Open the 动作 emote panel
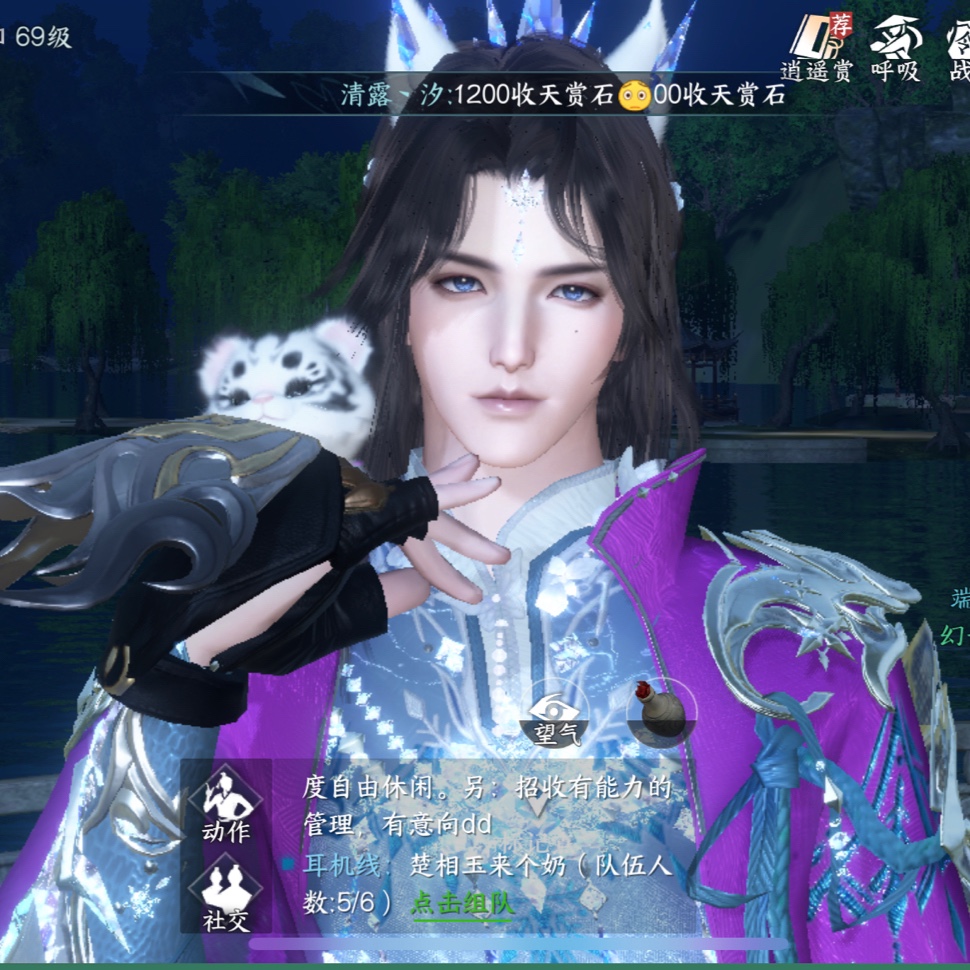This screenshot has width=970, height=970. [x=226, y=804]
